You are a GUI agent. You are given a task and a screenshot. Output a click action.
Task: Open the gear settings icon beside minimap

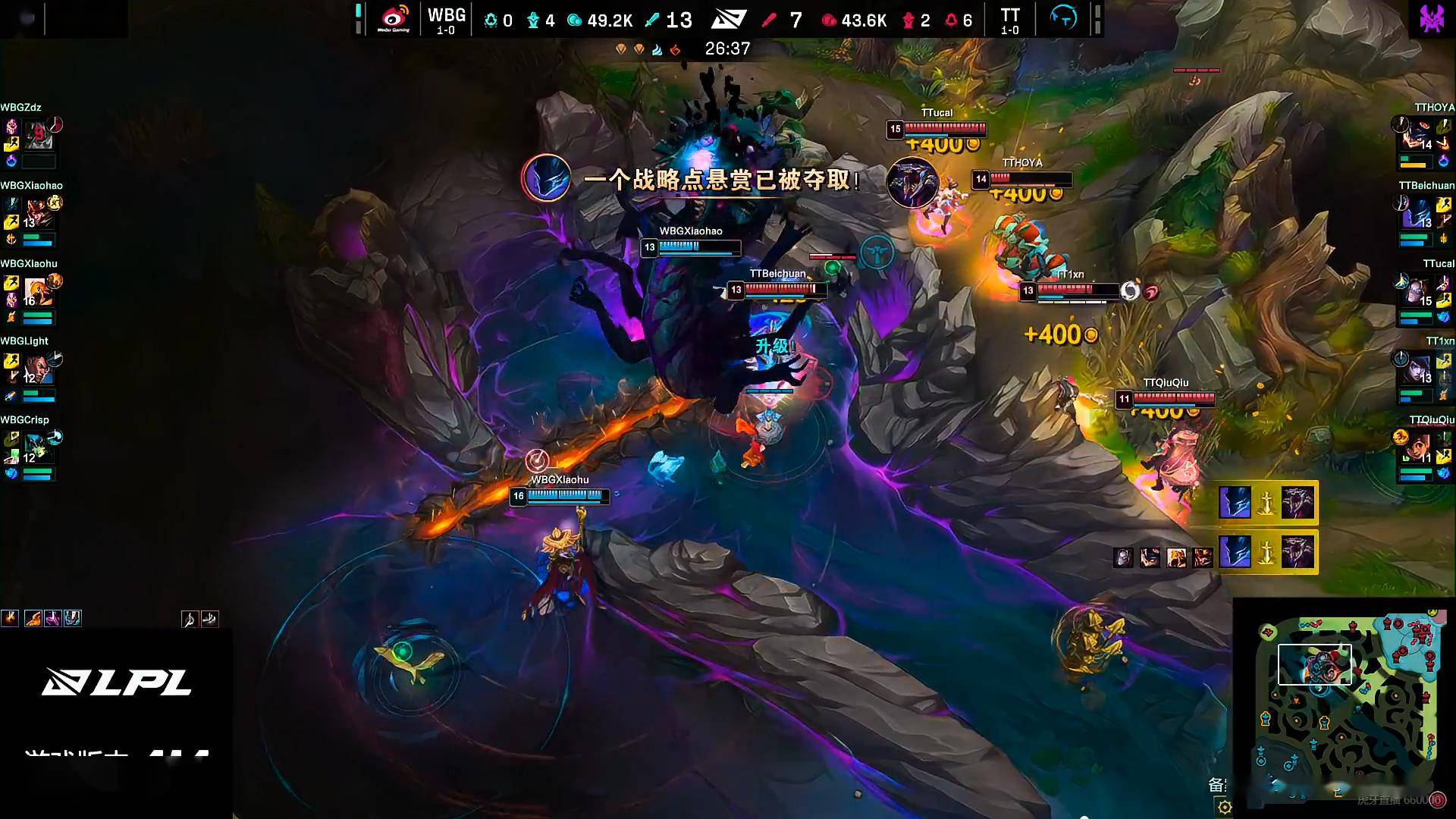(1224, 807)
